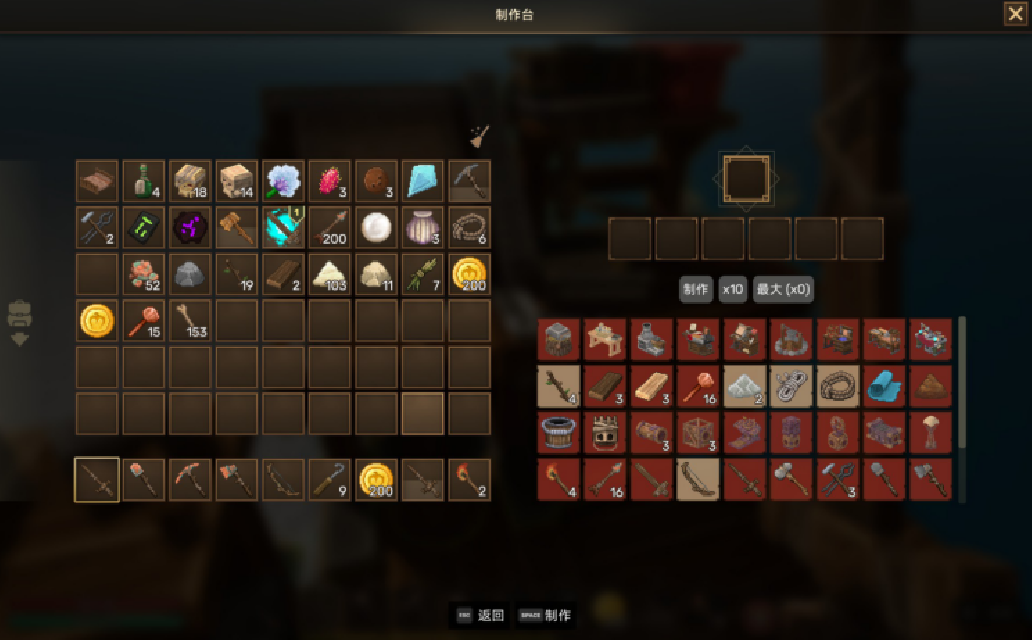
Task: Select the copper ore stack of 52
Action: 144,274
